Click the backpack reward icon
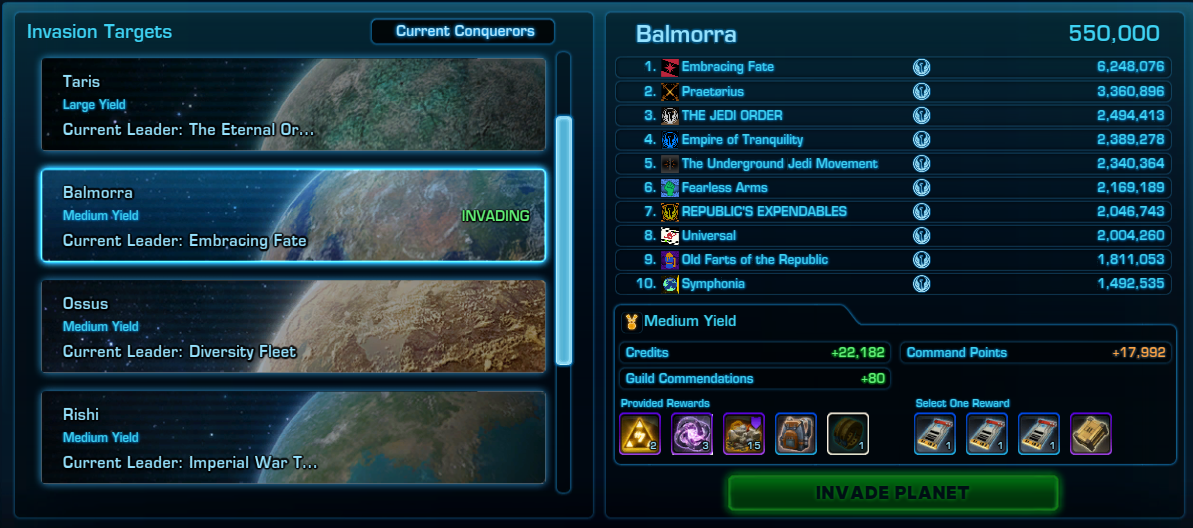The image size is (1193, 528). click(x=796, y=434)
